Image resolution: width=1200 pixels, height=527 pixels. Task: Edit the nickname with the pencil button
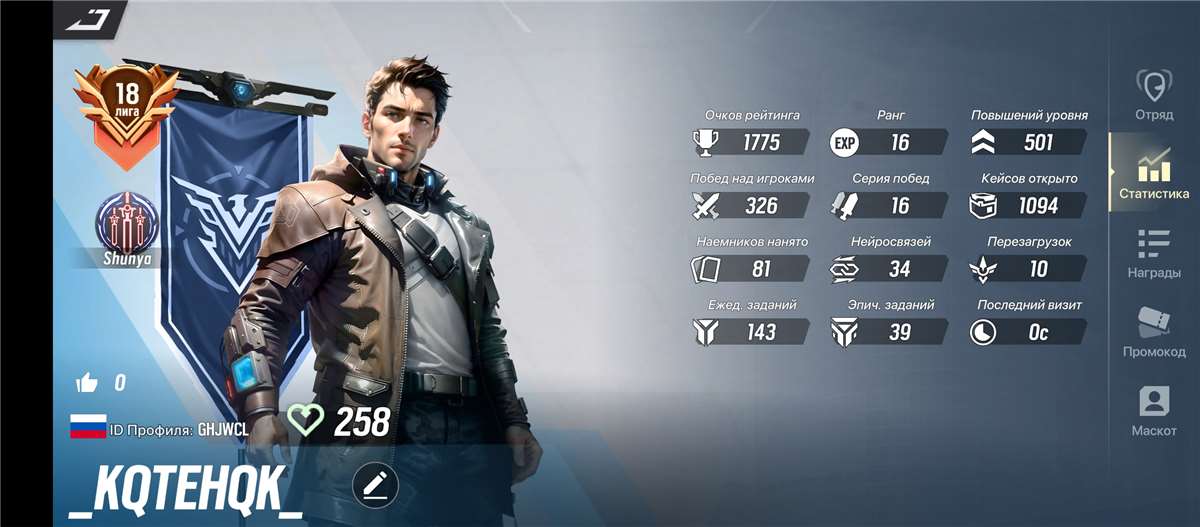point(375,486)
